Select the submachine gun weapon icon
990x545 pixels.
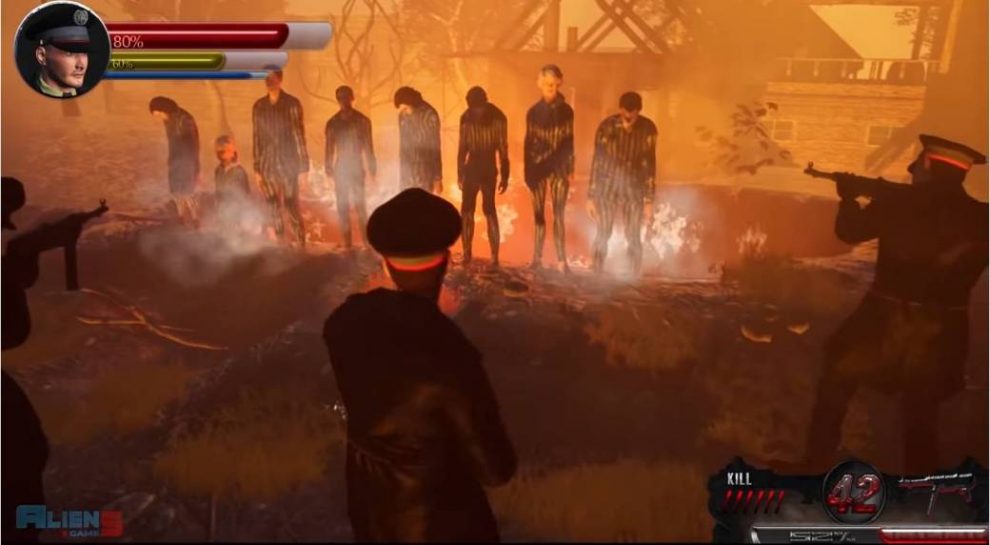coord(940,489)
